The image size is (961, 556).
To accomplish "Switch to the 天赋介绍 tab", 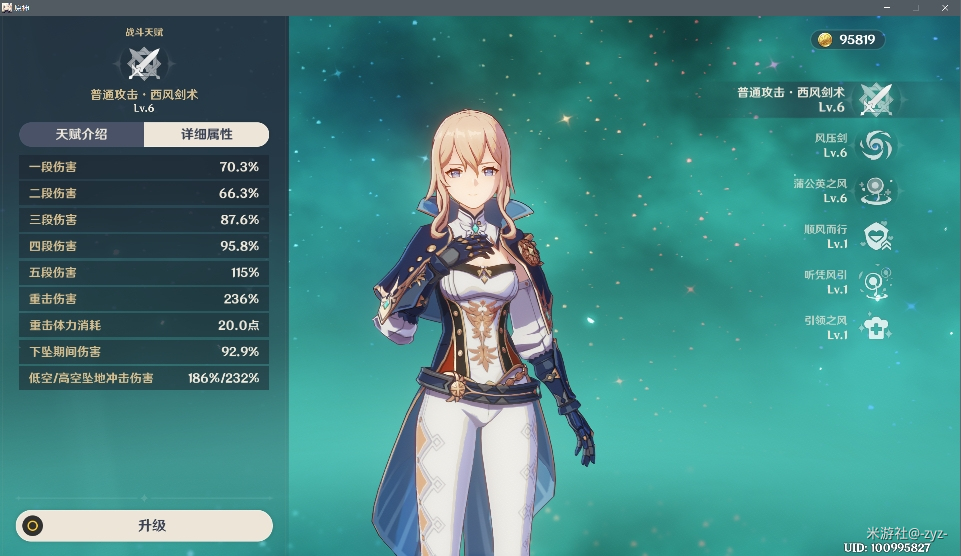I will pos(82,134).
